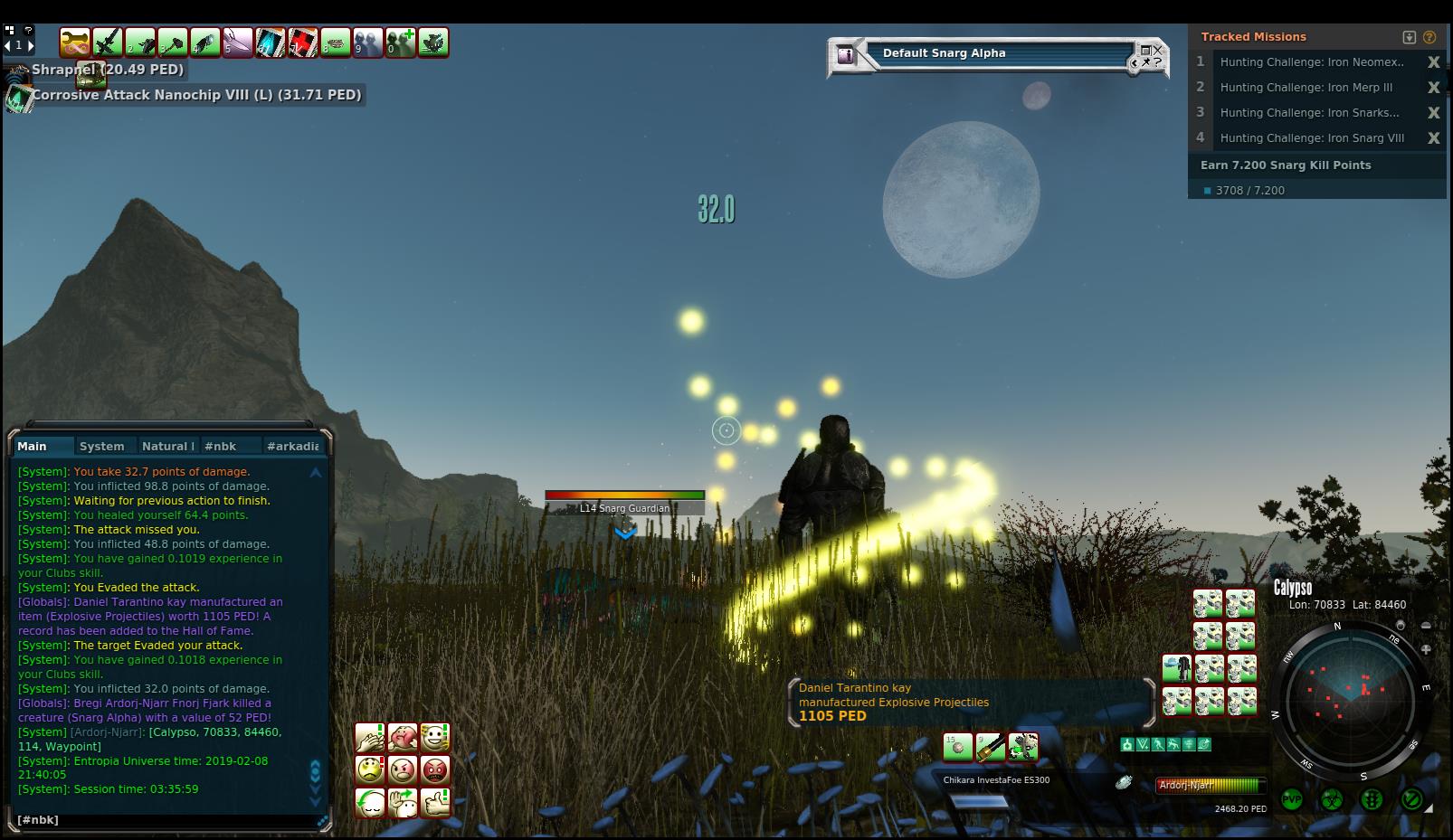Select Hunting Challenge: Iron Snarg VIII mission
Screen dimensions: 1453x840
click(1312, 138)
